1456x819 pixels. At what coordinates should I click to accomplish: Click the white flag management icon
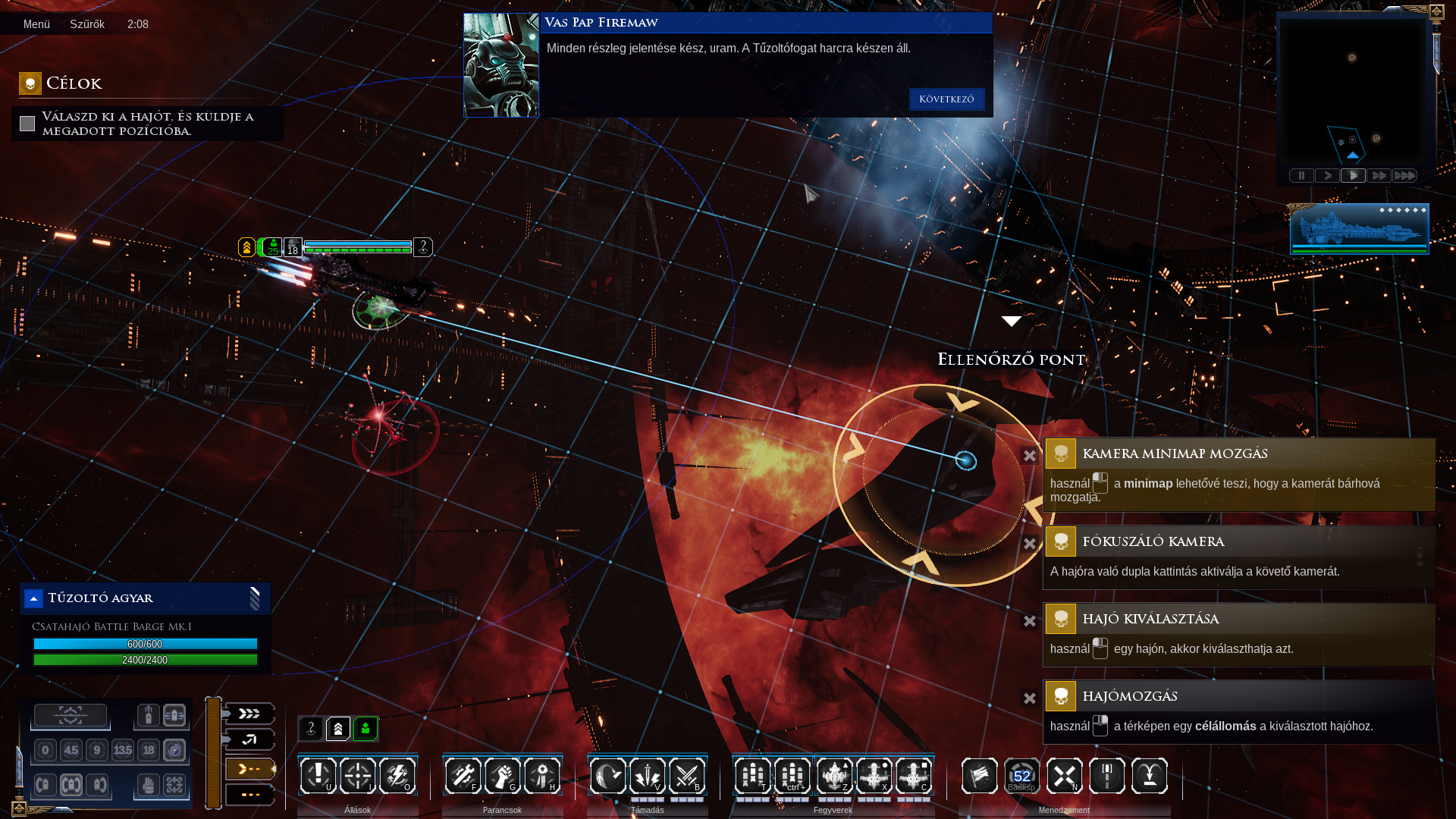979,776
